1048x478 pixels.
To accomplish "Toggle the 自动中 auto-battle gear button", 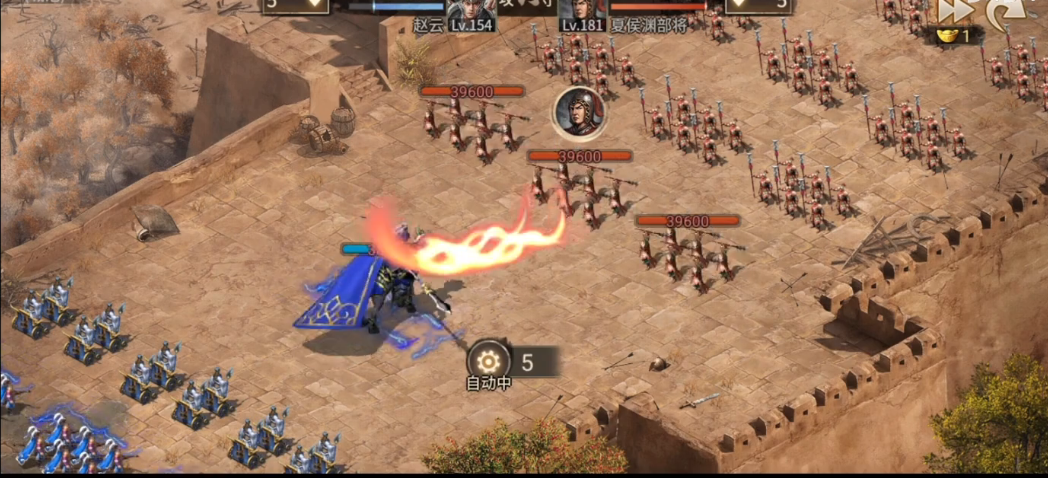I will 489,361.
